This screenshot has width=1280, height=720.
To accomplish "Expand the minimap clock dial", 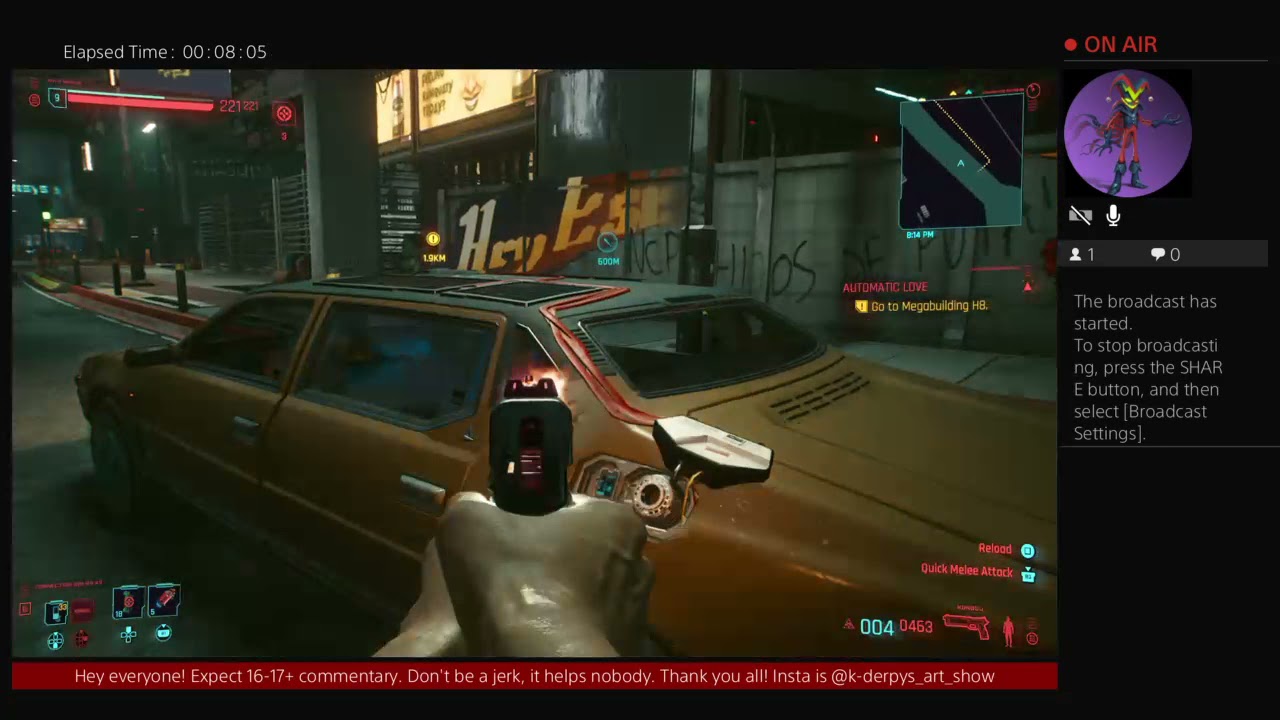I will (x=1033, y=90).
